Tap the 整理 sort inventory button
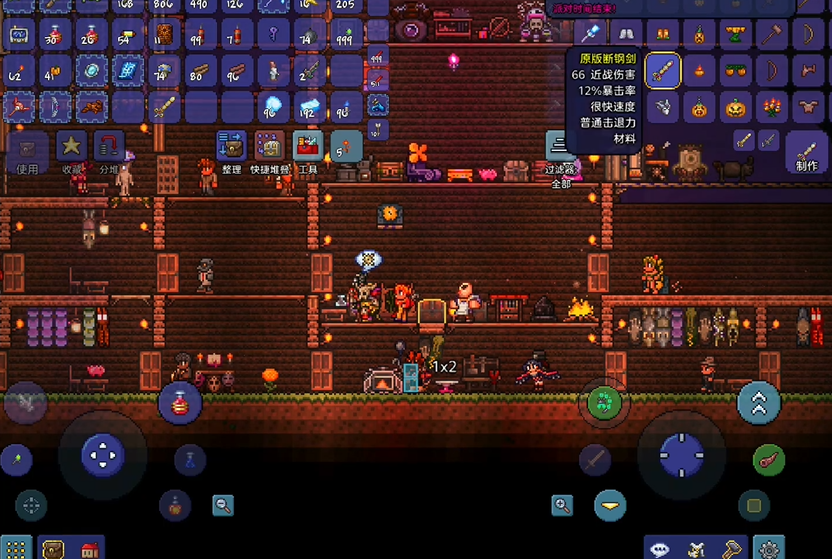 (231, 147)
